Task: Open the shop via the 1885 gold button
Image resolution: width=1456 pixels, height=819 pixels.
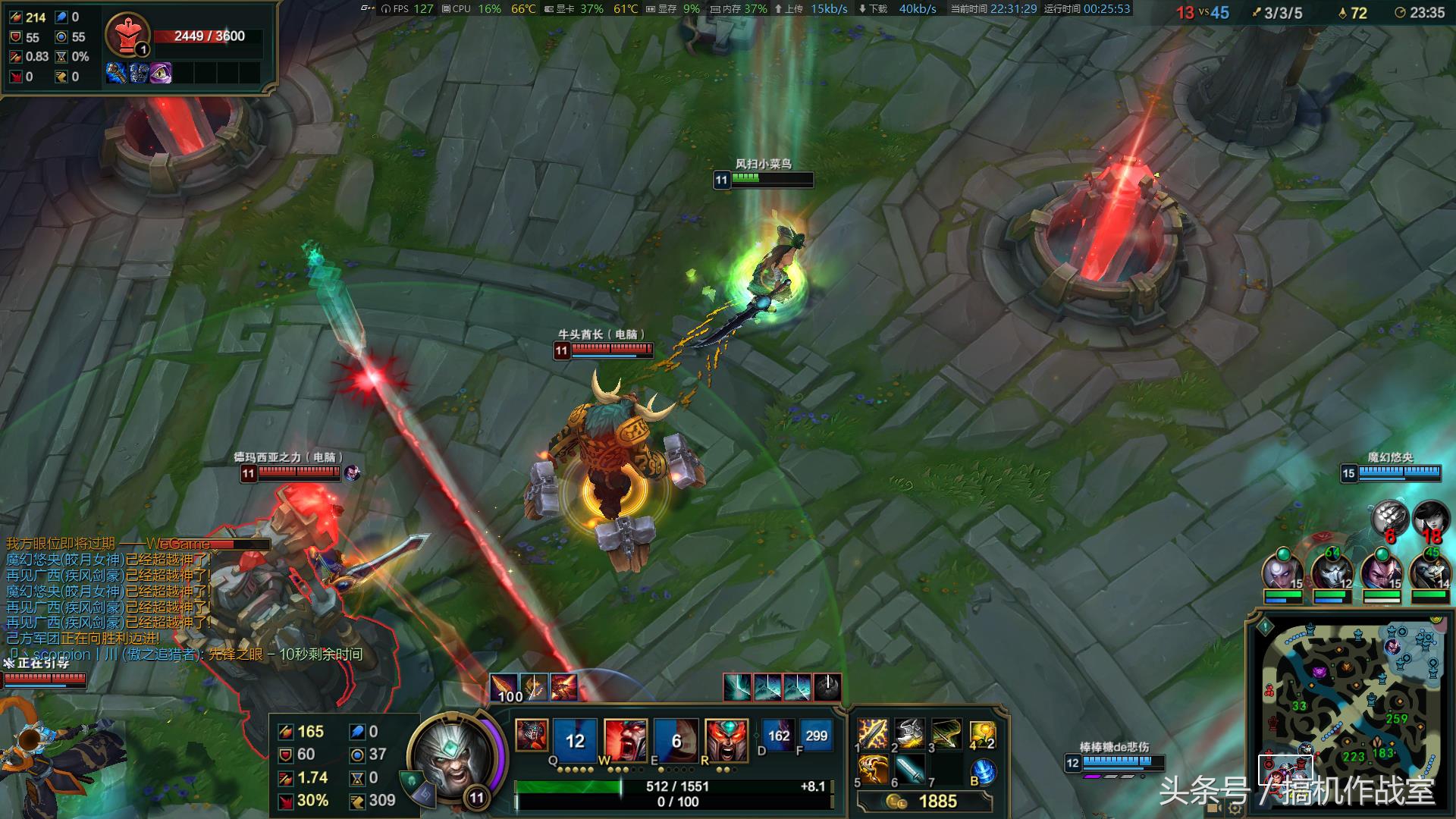Action: point(925,802)
